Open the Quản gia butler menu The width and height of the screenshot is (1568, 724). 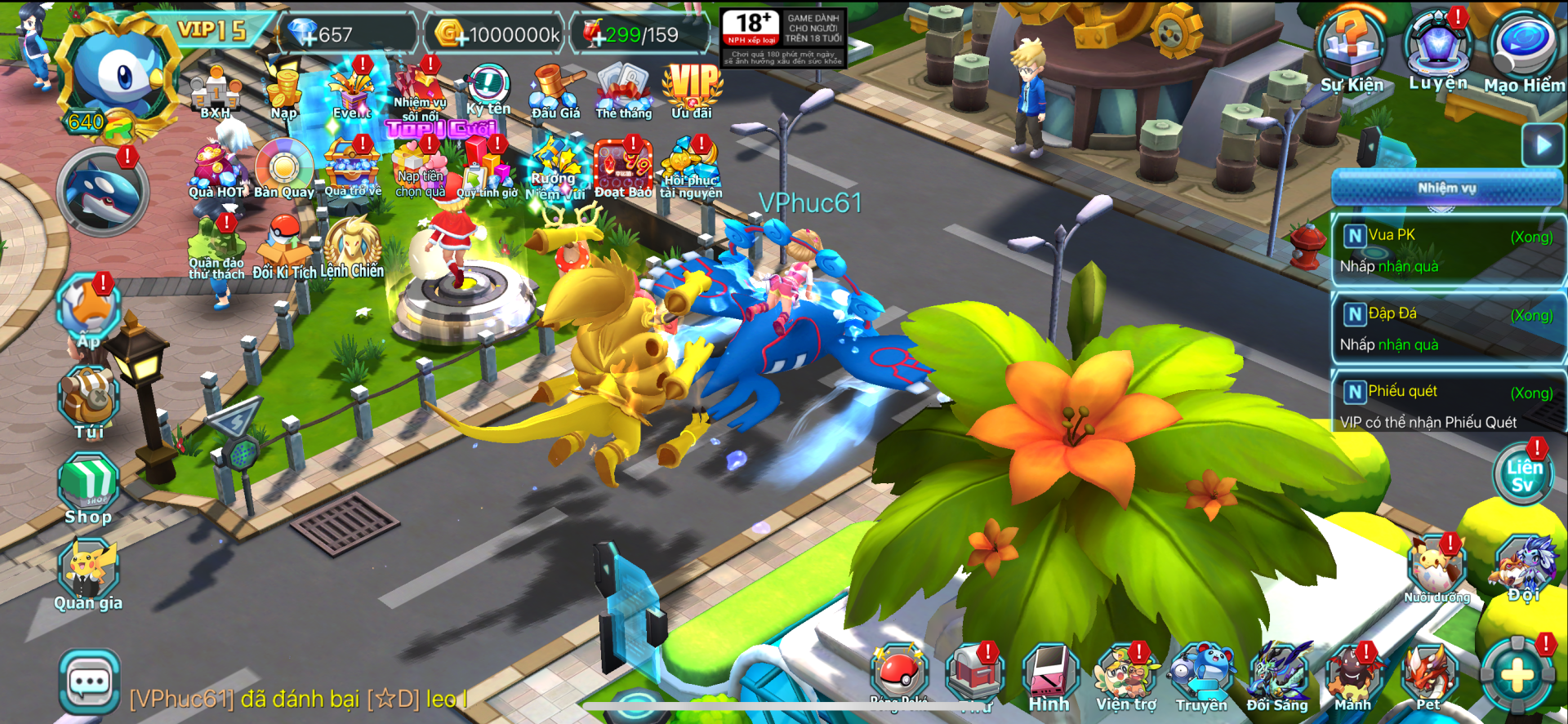point(88,575)
